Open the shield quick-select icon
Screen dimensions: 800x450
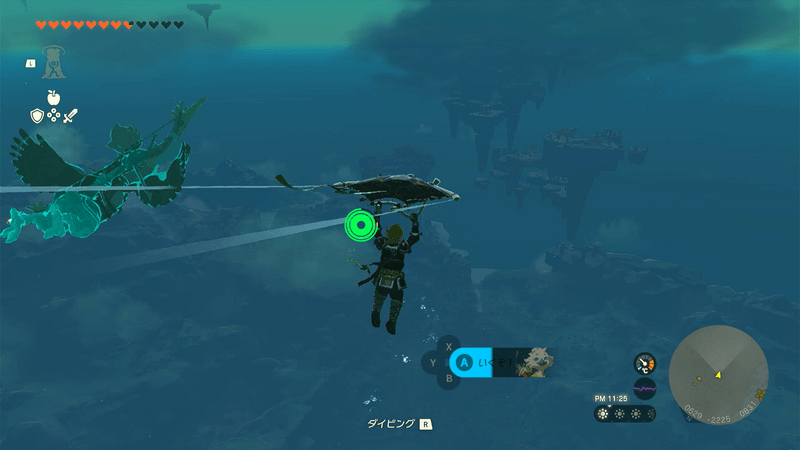click(37, 117)
